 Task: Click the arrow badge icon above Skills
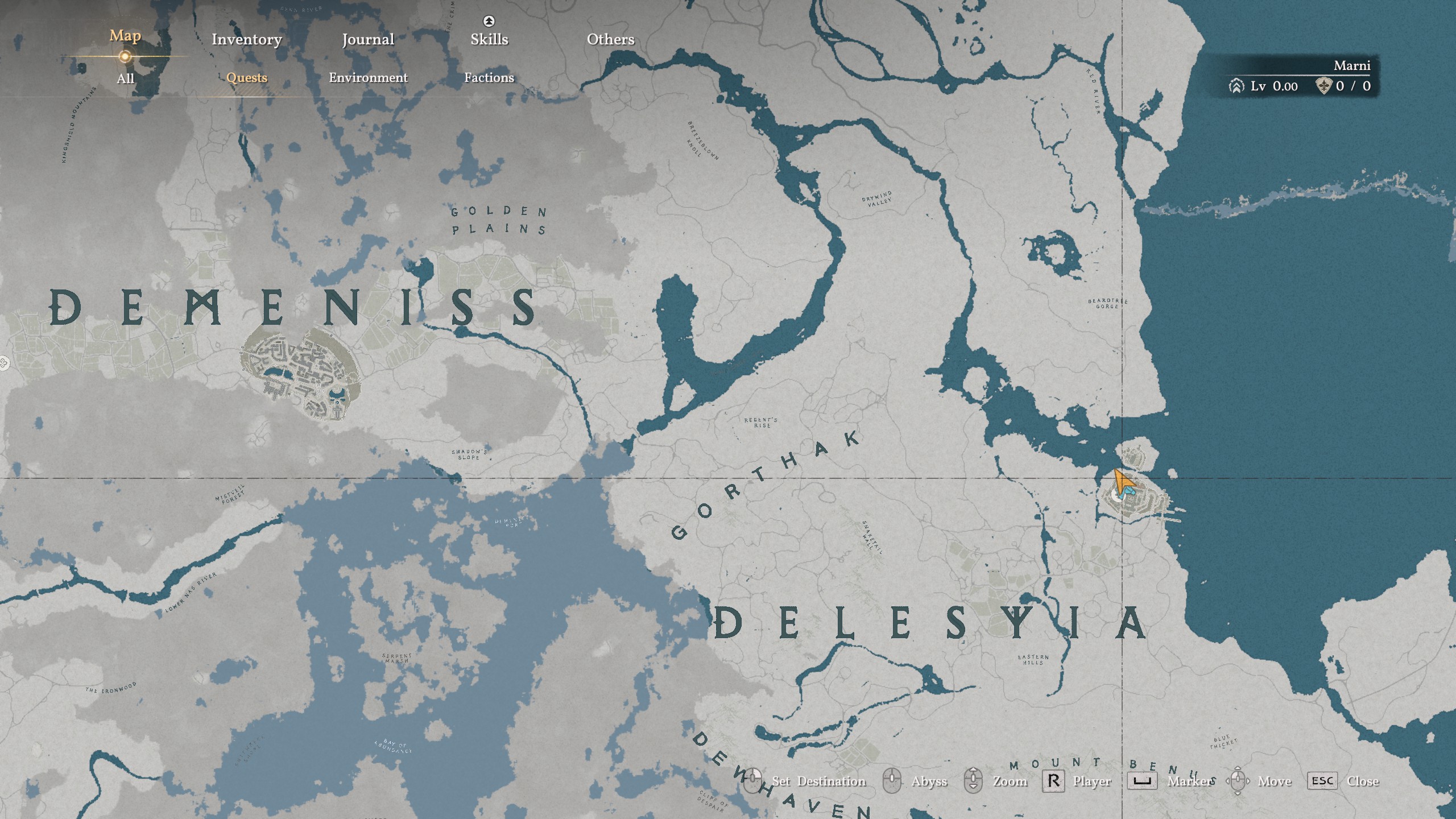coord(489,23)
